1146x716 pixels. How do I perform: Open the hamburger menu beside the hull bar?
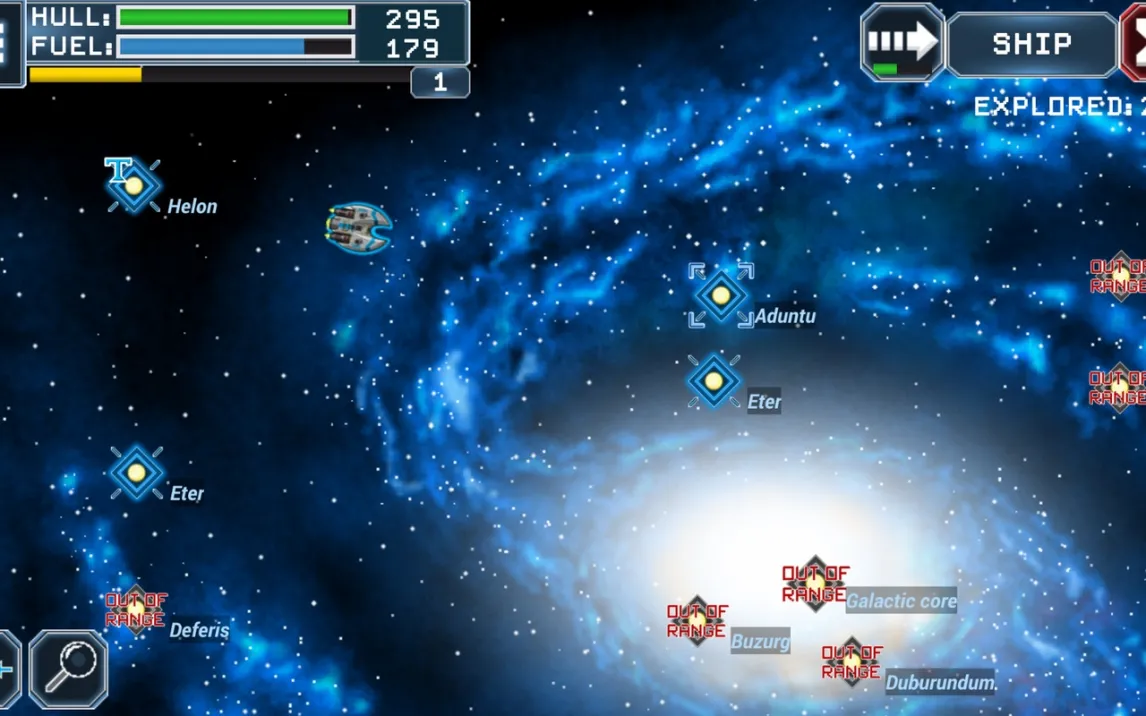point(6,43)
